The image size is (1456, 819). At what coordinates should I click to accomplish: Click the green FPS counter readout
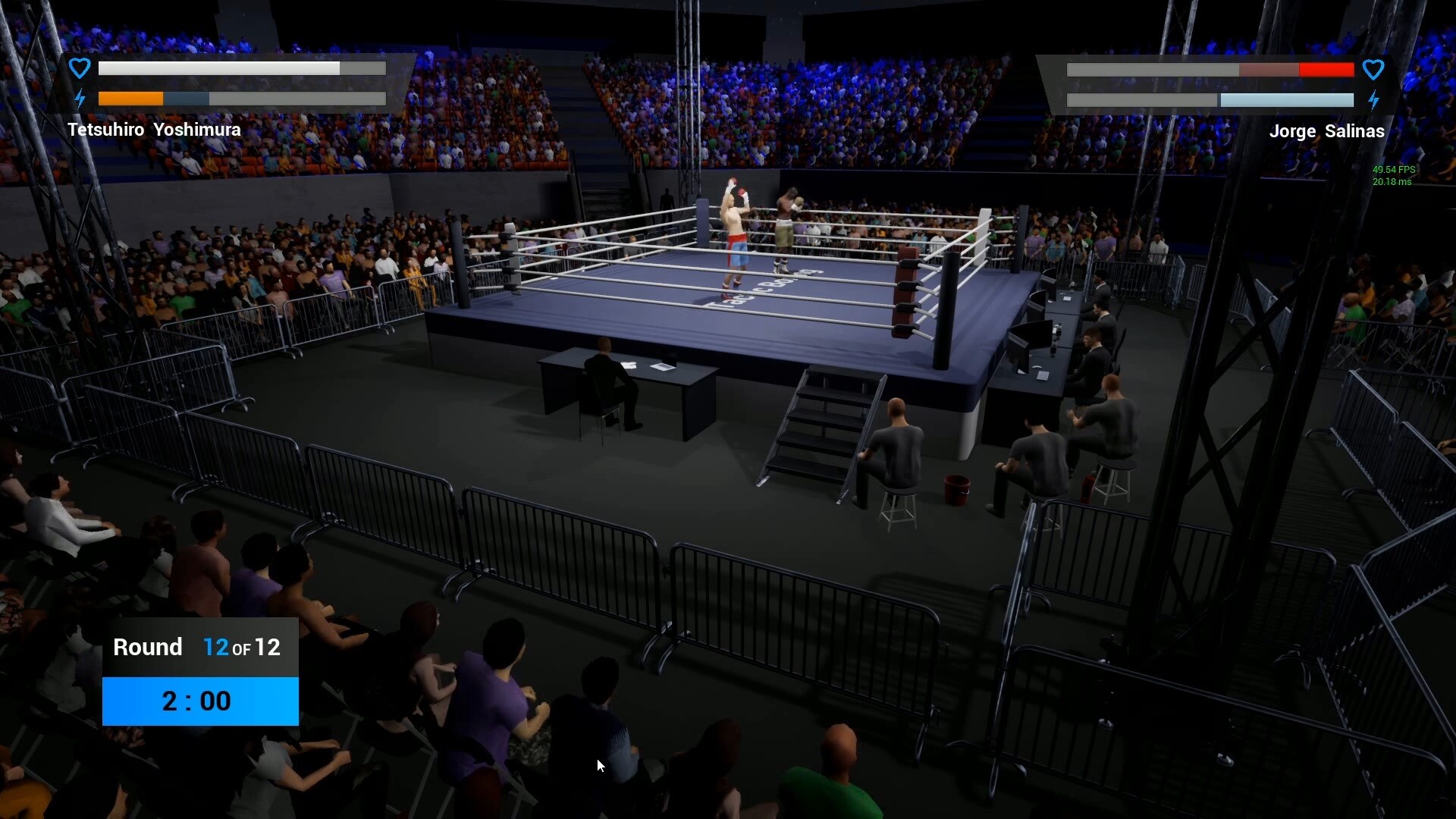[x=1392, y=170]
